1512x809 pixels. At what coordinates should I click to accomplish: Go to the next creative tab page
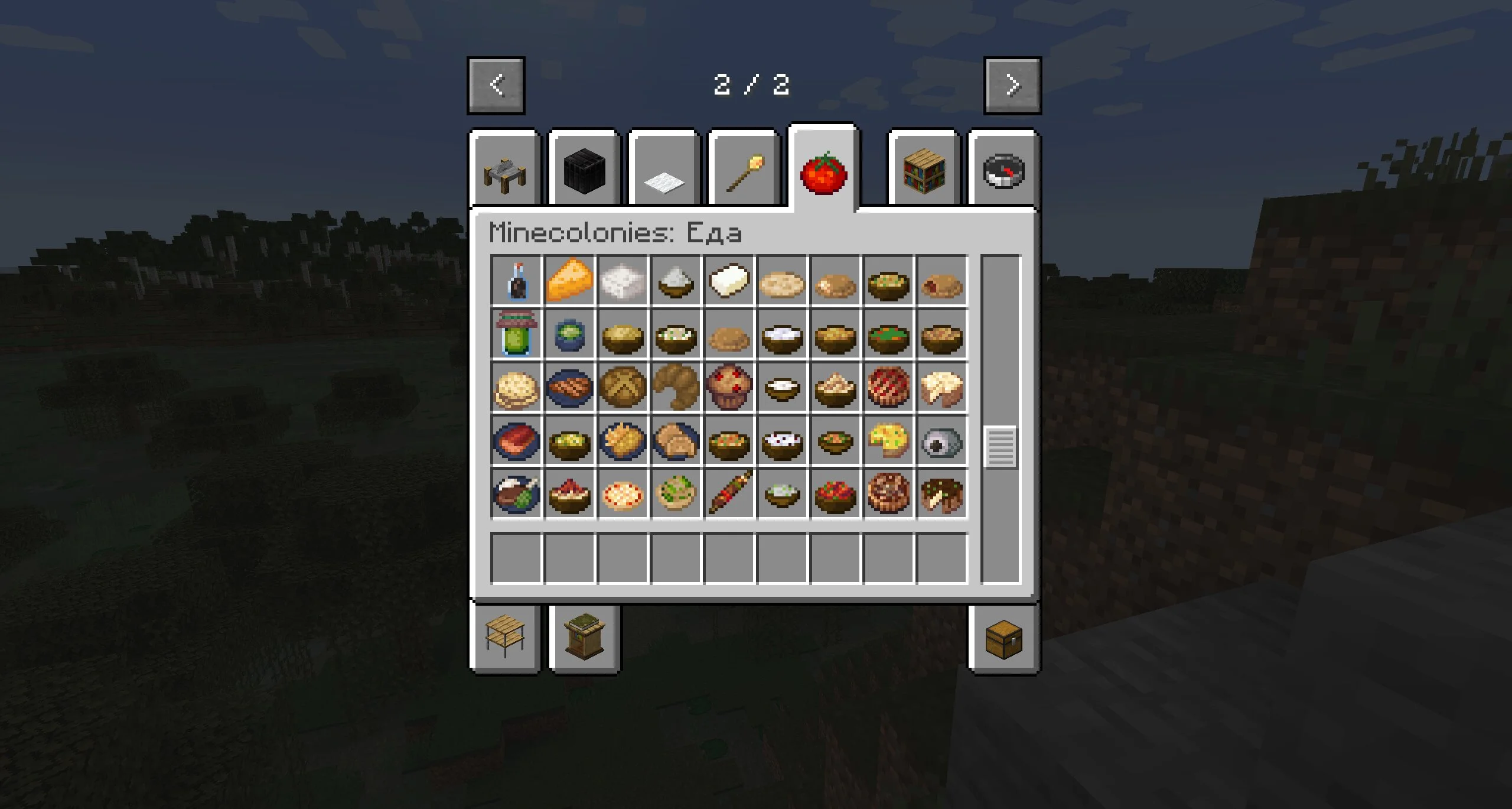pyautogui.click(x=1012, y=85)
